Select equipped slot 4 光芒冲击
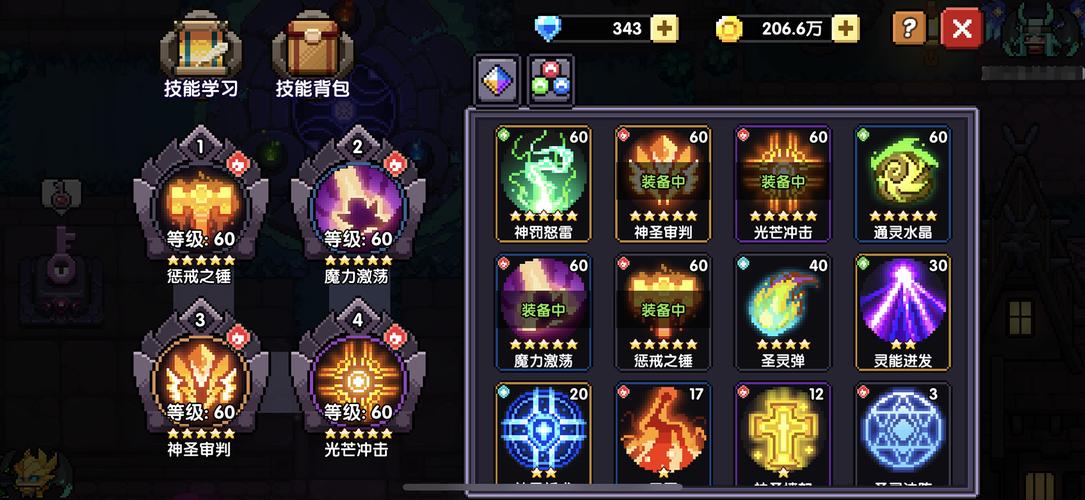 point(358,377)
